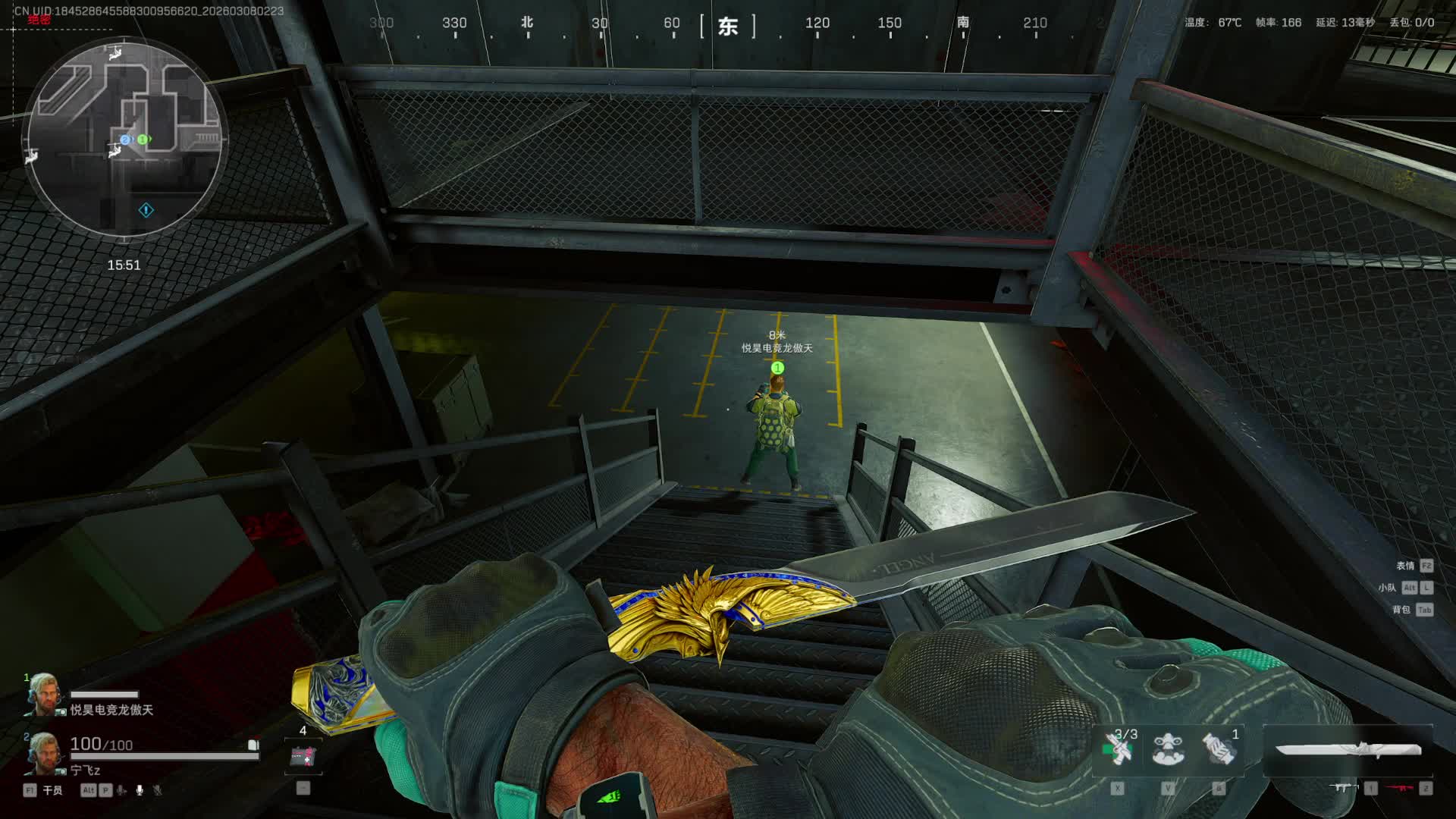Select the equipped knife weapon slot
This screenshot has width=1456, height=819.
coord(1348,750)
